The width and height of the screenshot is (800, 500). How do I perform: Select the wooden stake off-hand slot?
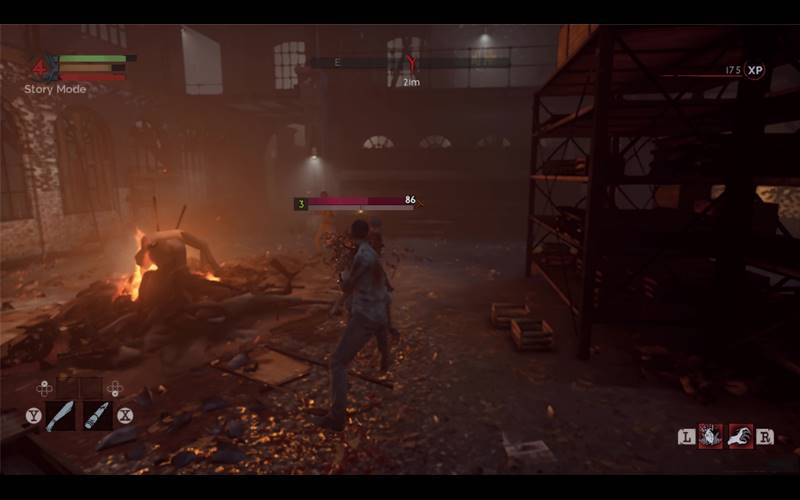pos(97,415)
